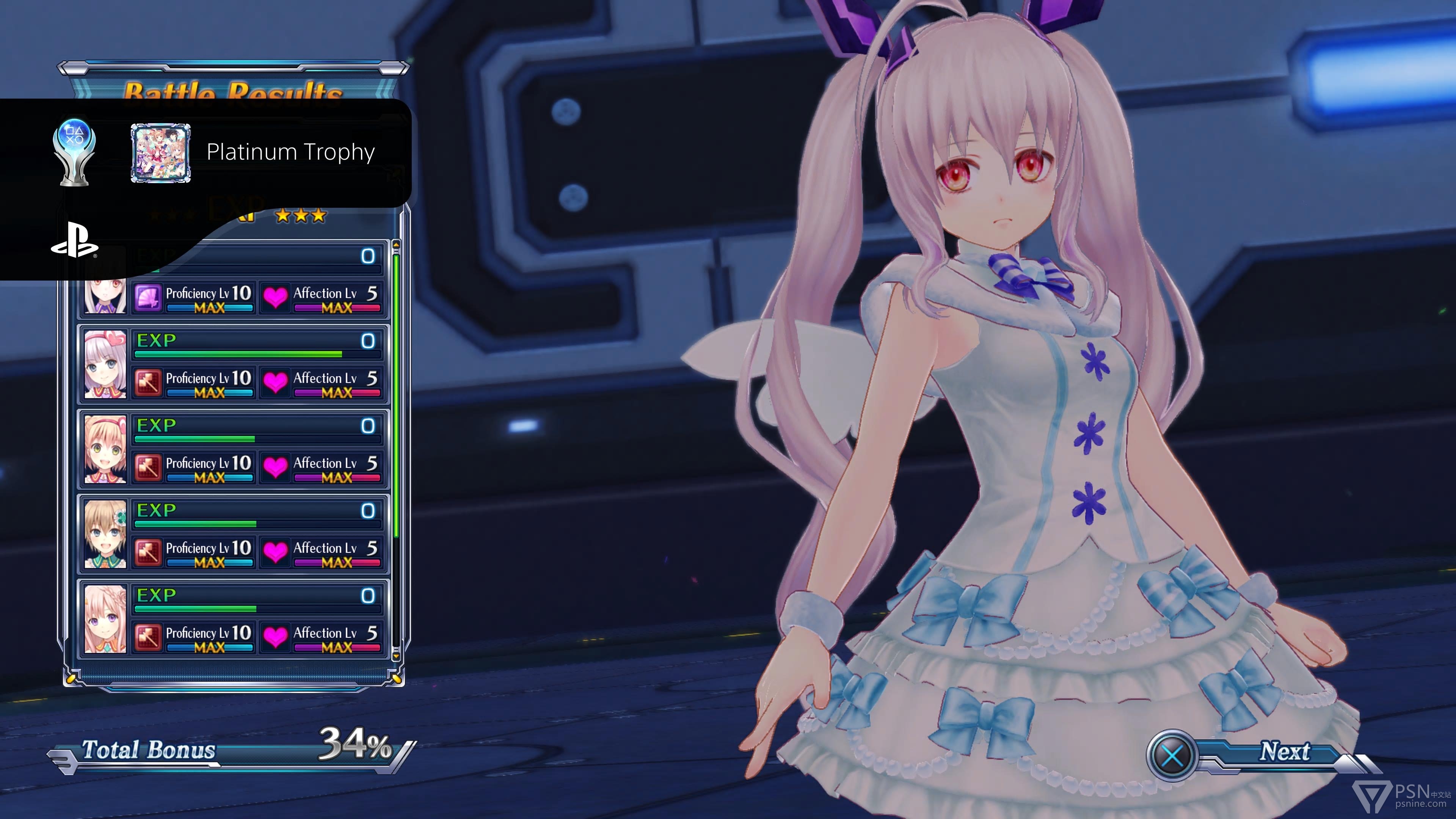Select the pink braided-hair girl portrait
Screen dimensions: 1456x819
click(x=105, y=619)
